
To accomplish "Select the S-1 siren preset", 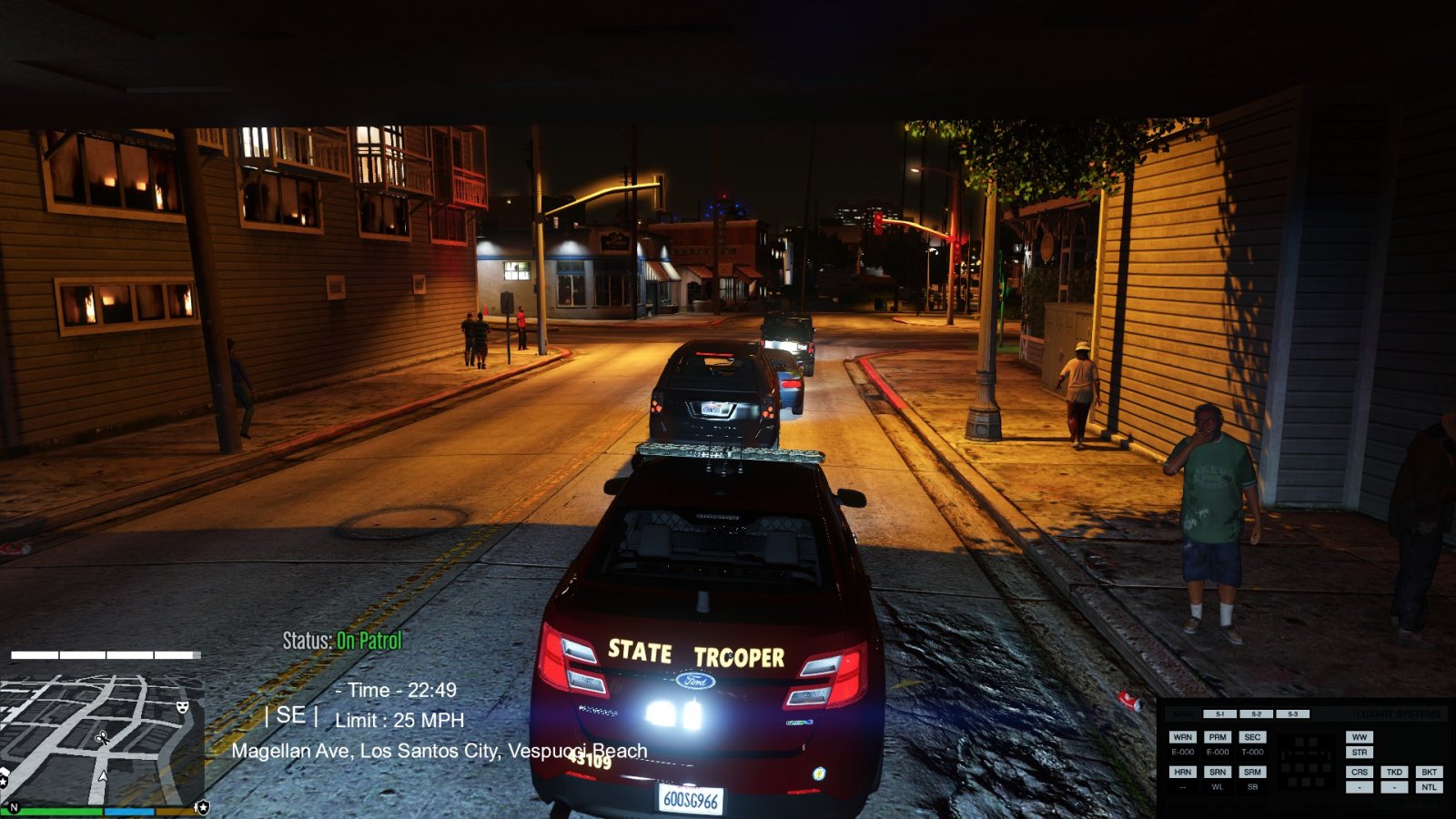I will click(1219, 714).
